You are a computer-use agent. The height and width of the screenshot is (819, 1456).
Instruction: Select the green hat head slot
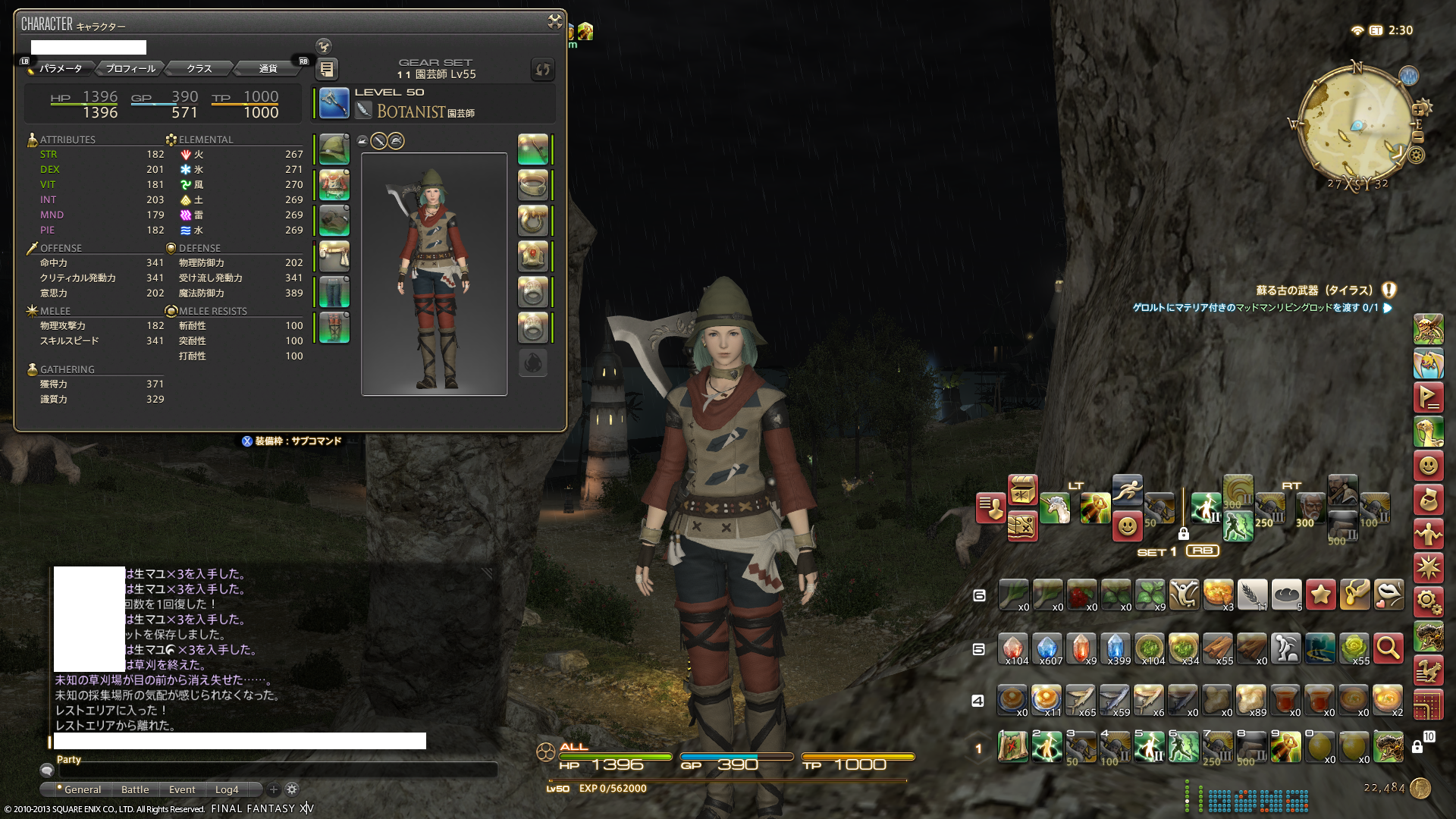click(x=334, y=149)
